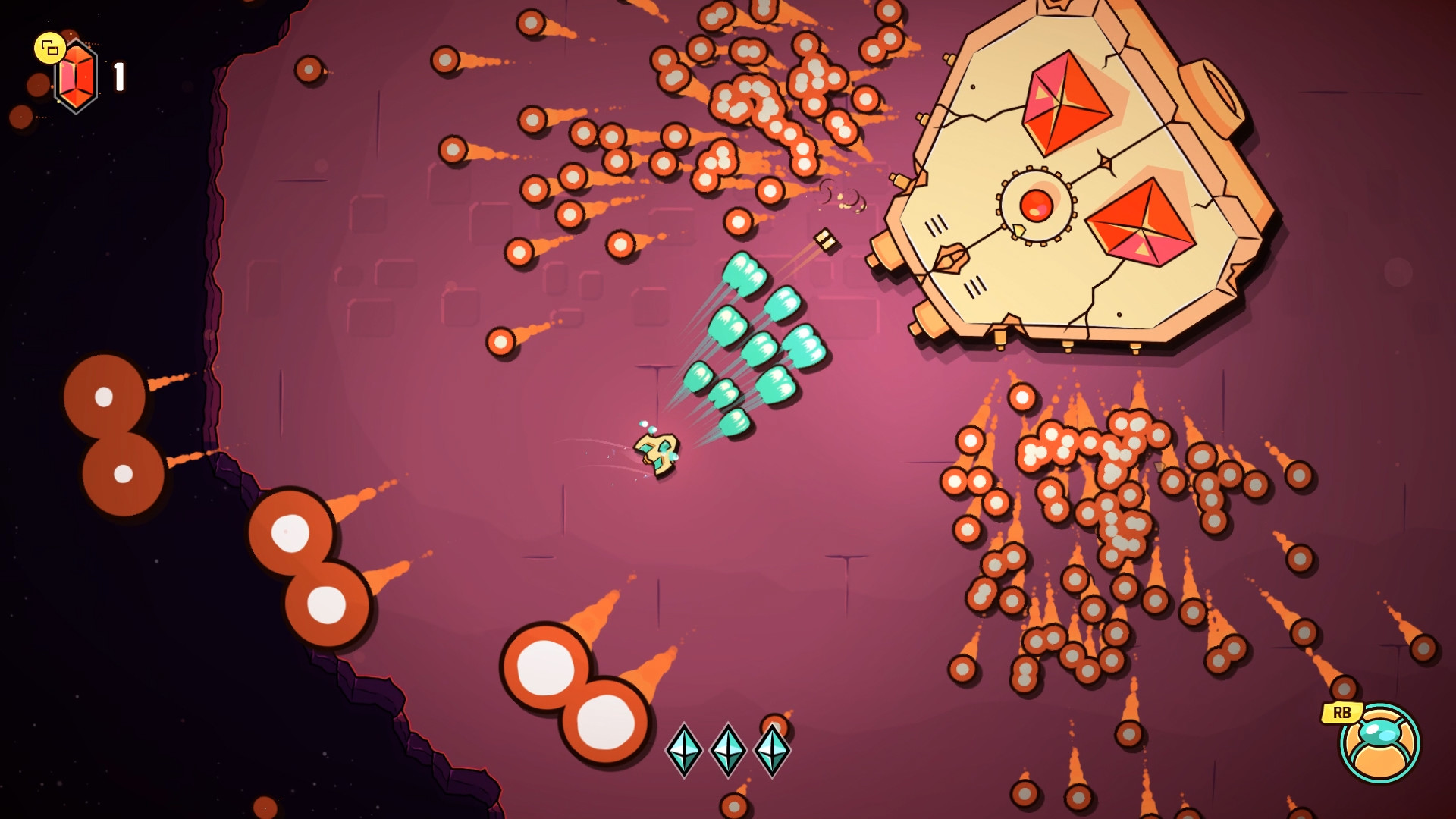1456x819 pixels.
Task: Click the red gem currency icon
Action: click(76, 74)
